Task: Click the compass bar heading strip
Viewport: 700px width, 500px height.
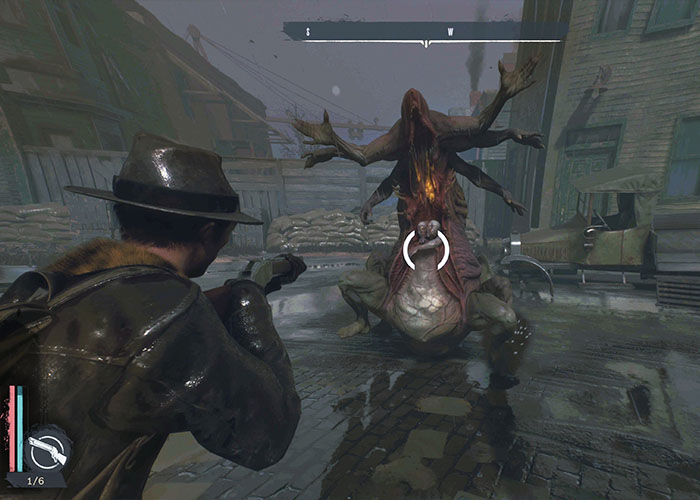Action: tap(425, 32)
